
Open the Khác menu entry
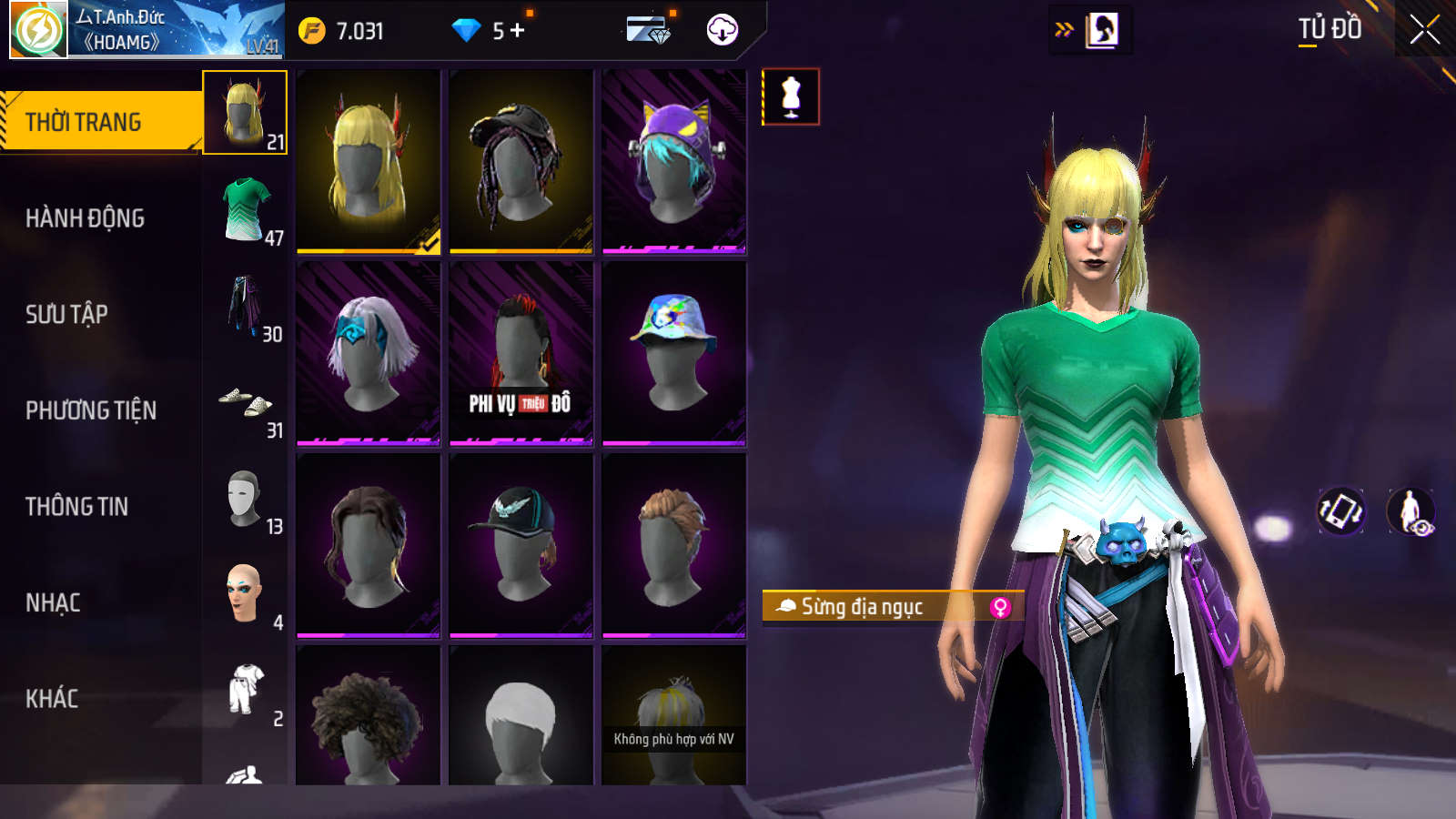(x=52, y=699)
